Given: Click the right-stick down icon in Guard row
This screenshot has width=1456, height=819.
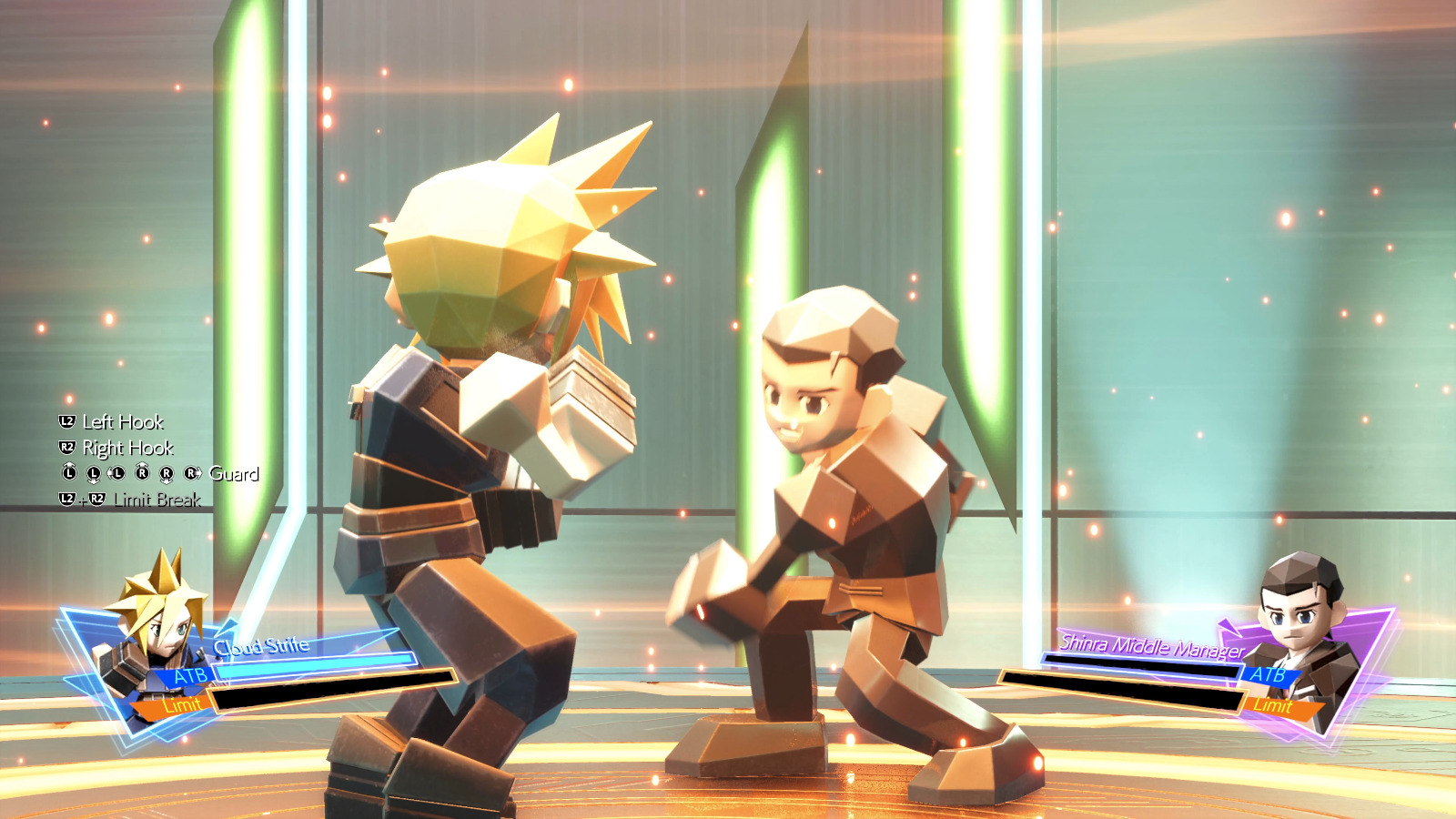Looking at the screenshot, I should 167,474.
